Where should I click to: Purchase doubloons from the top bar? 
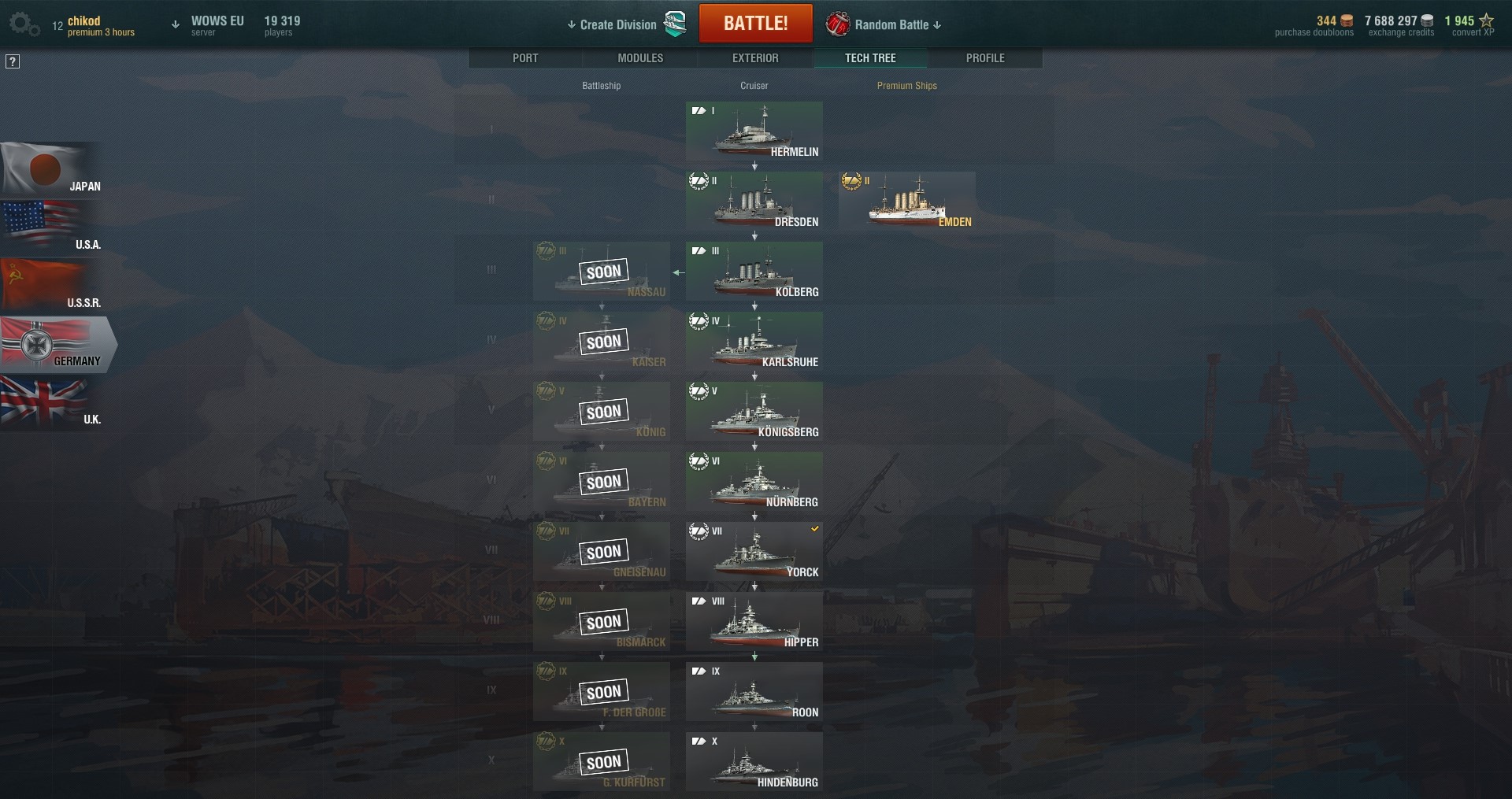[x=1314, y=26]
